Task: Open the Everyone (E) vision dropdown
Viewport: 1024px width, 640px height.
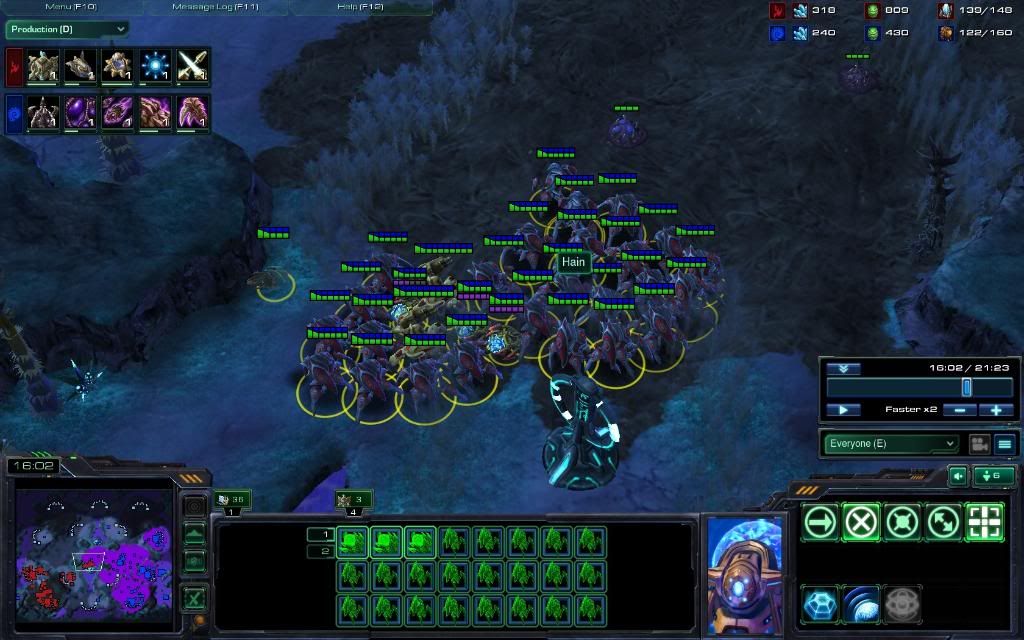Action: 892,444
